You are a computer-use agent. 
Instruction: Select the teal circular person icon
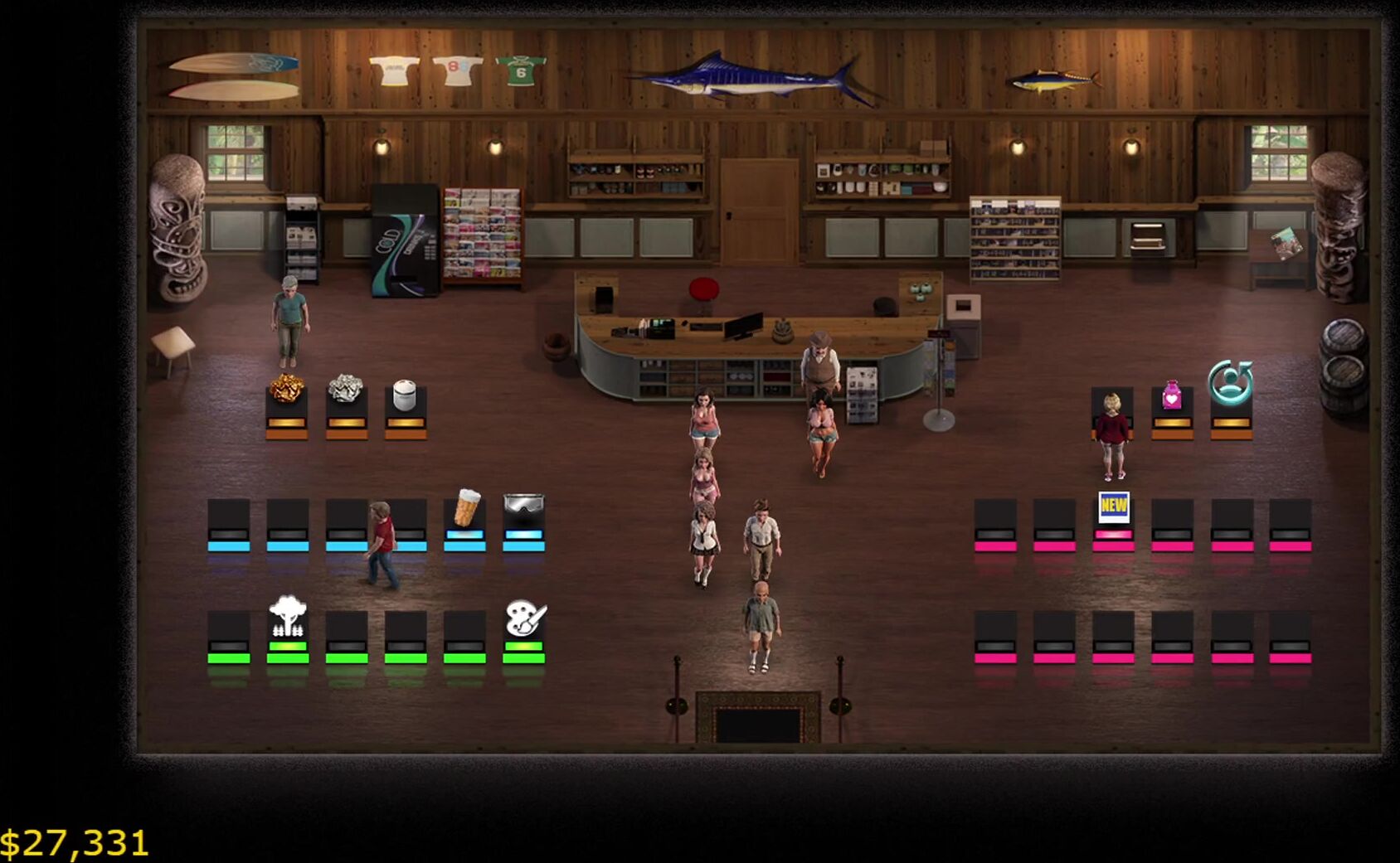click(x=1230, y=383)
